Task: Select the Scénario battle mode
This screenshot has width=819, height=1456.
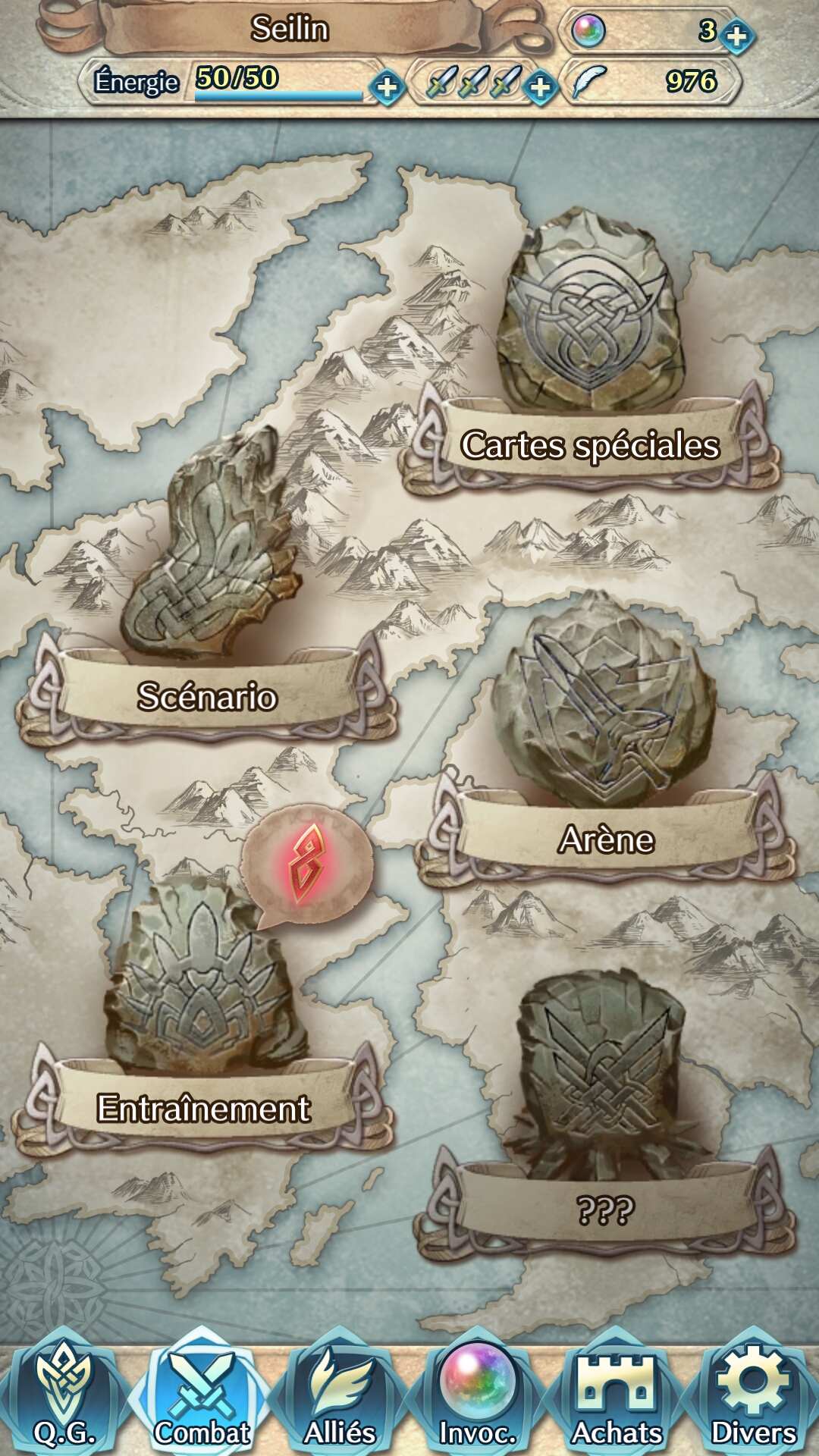Action: pos(207,695)
